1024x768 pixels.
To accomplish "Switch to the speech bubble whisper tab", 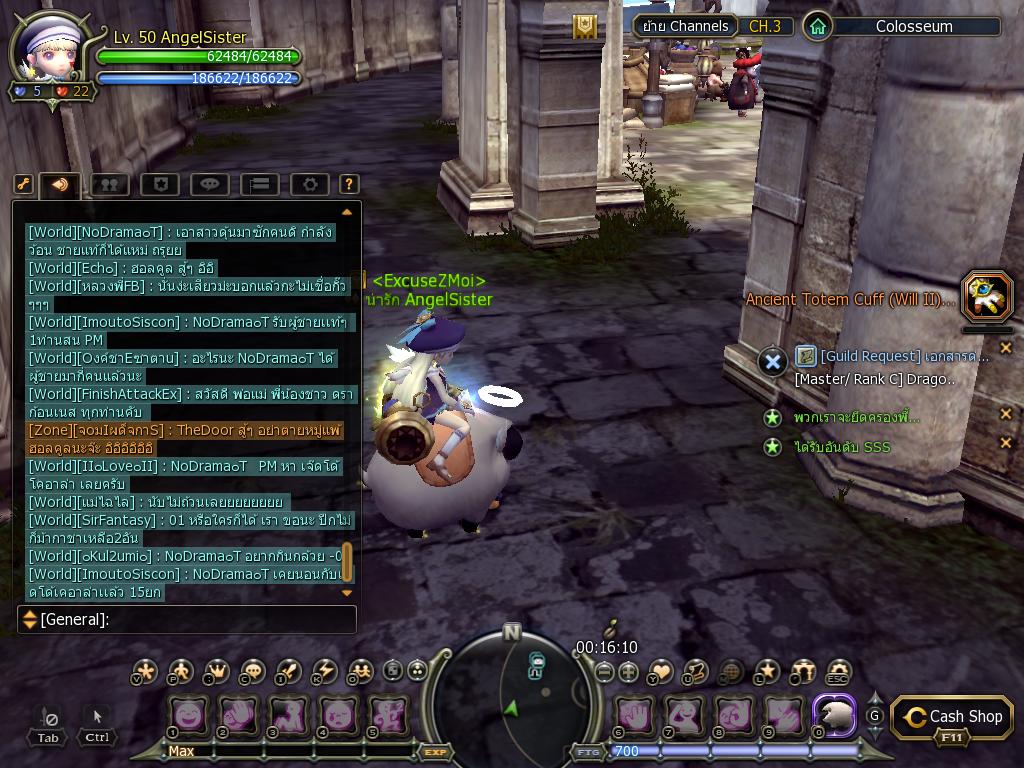I will click(209, 184).
